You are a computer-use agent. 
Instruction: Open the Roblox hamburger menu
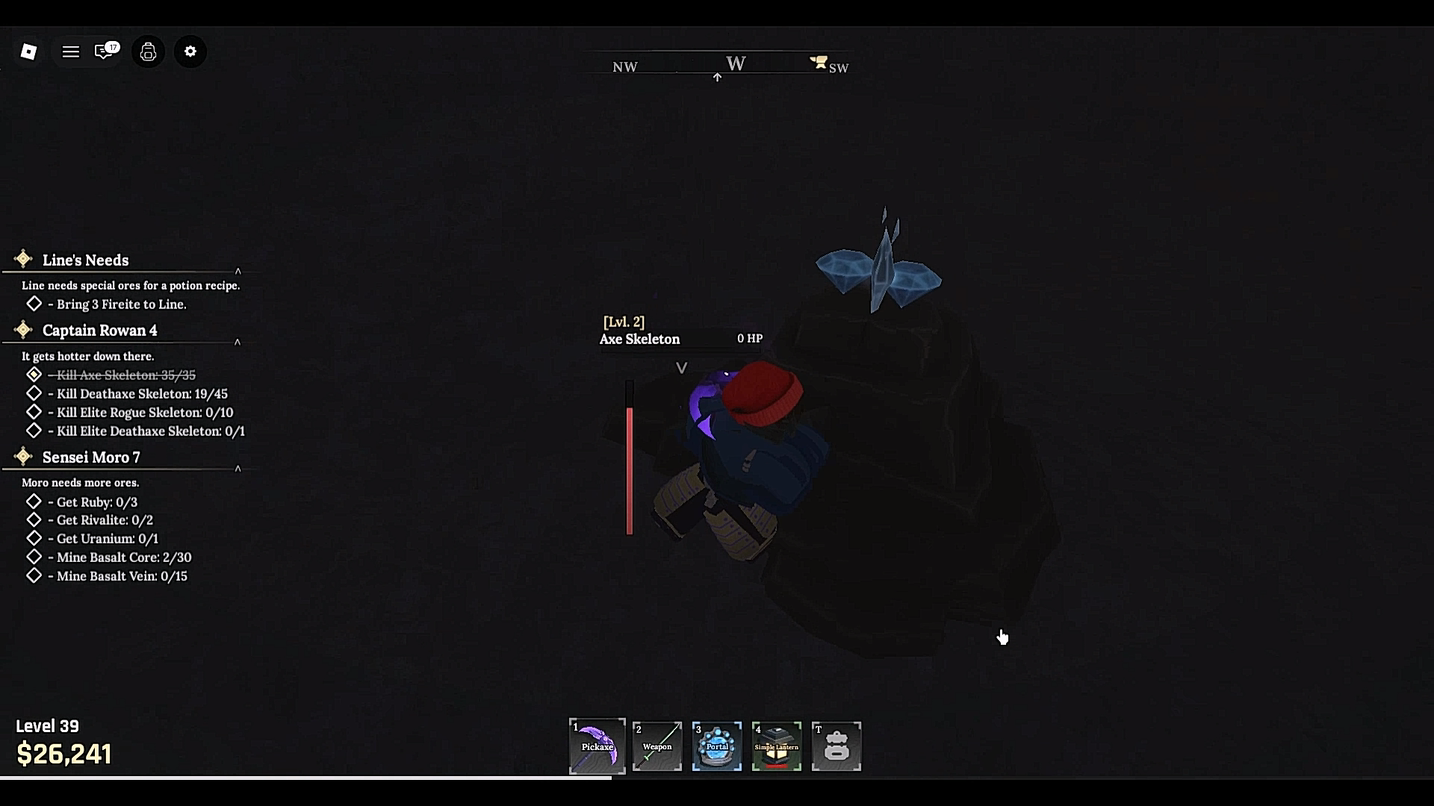[x=70, y=51]
